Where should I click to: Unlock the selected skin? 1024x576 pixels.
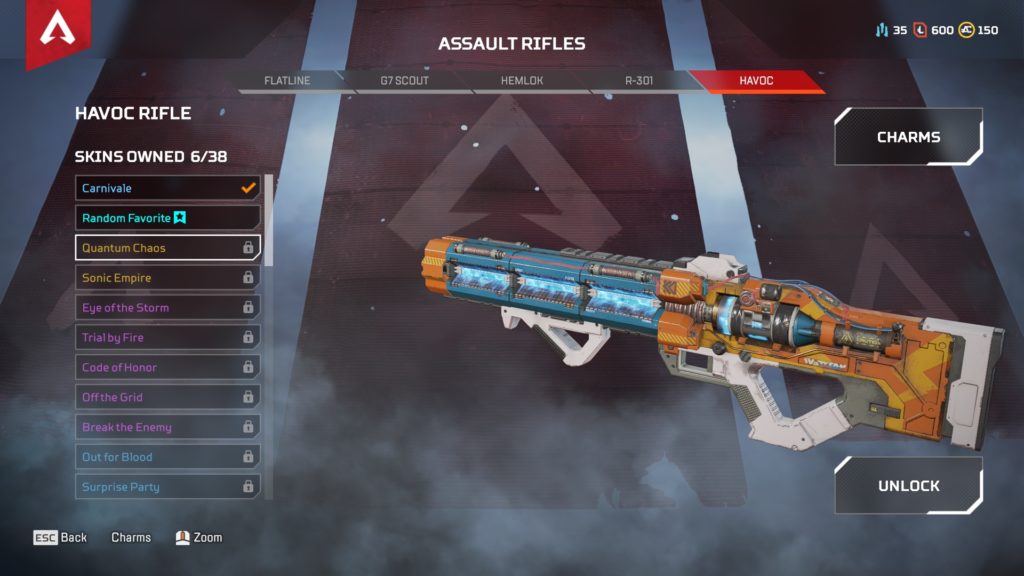coord(908,486)
